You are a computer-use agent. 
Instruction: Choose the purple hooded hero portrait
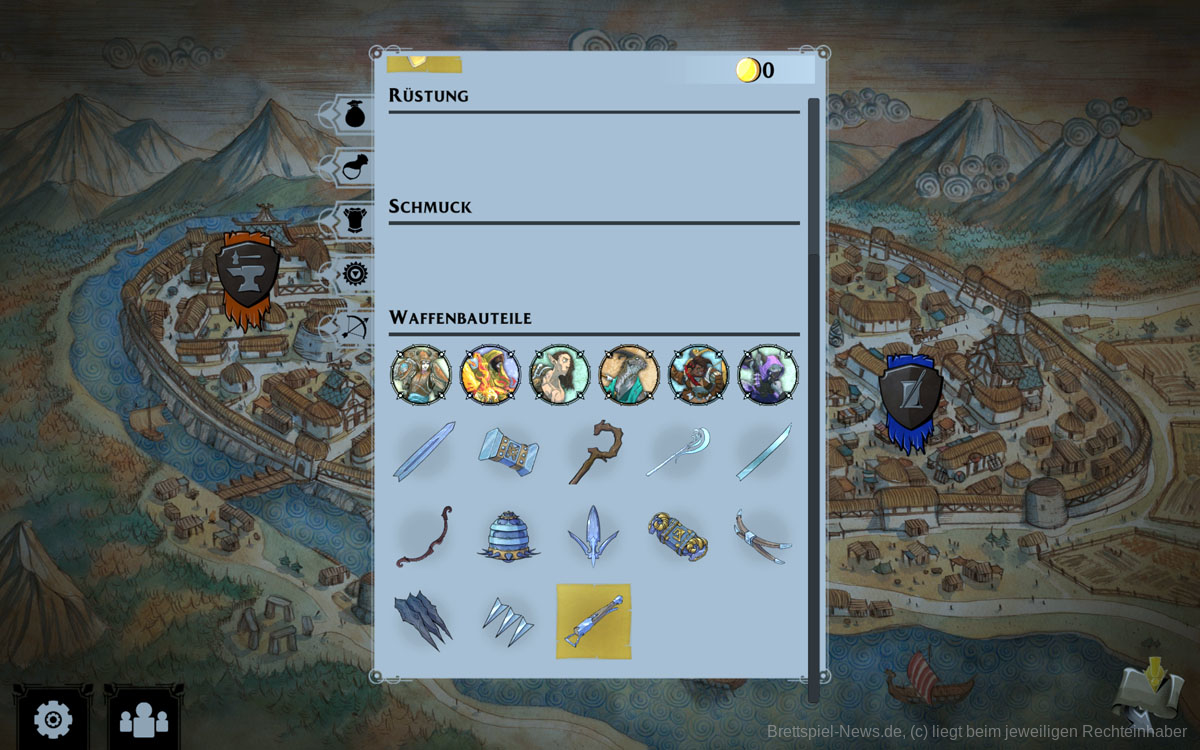[767, 375]
